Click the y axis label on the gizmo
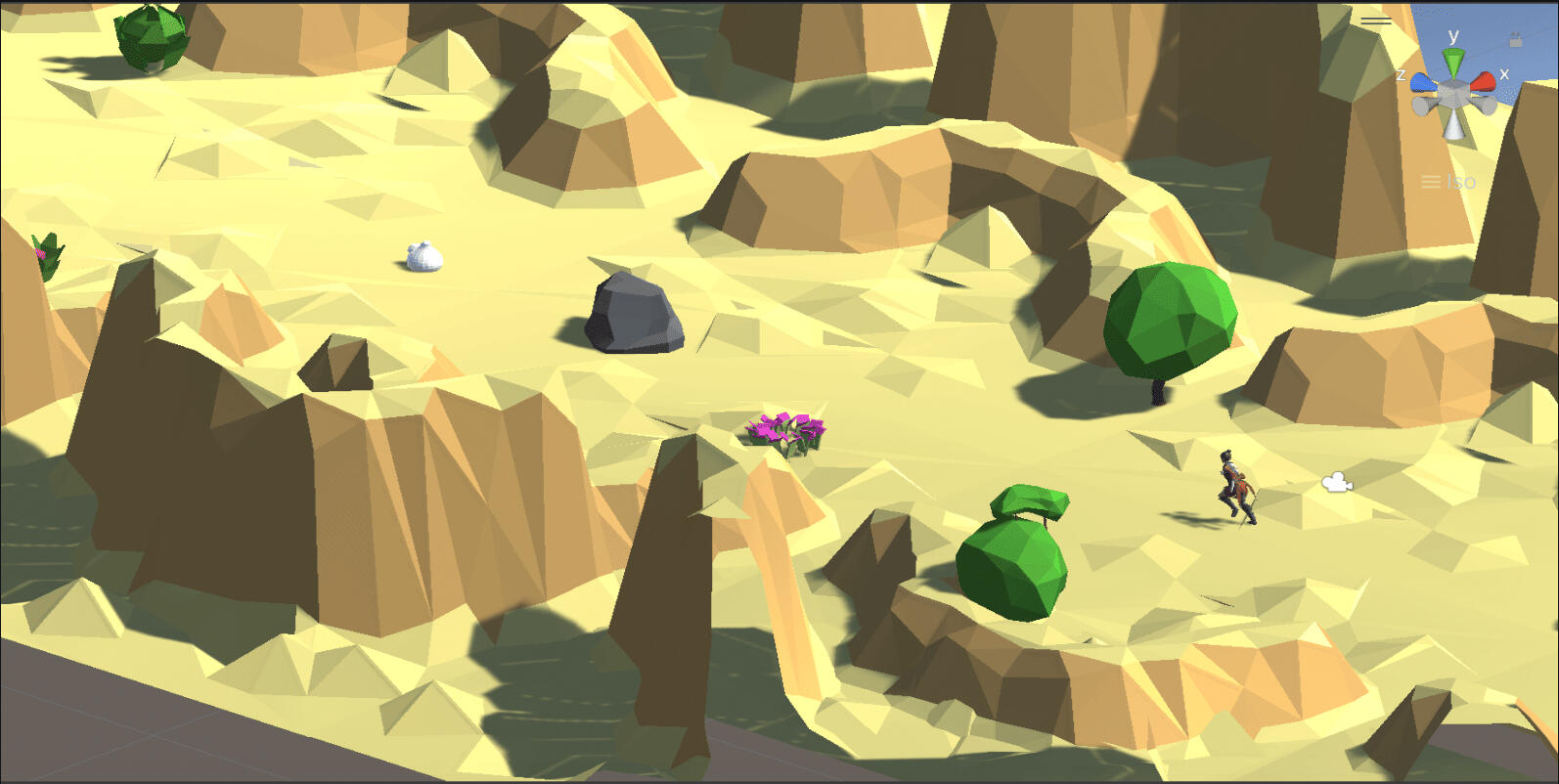 click(x=1453, y=36)
